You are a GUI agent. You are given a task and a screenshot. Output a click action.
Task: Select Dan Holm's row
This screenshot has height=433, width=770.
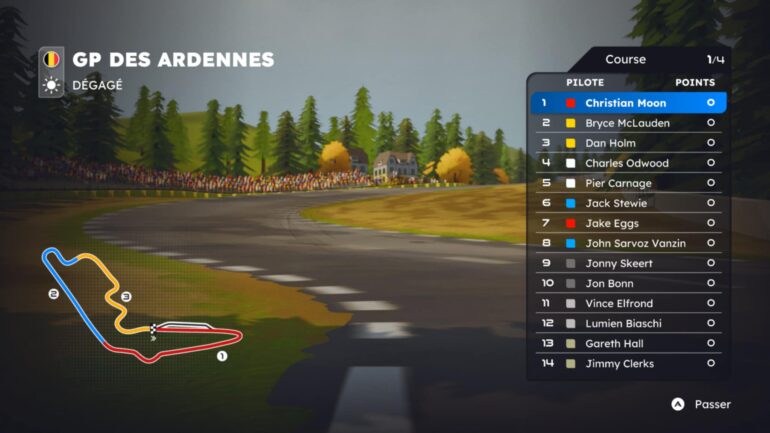(x=628, y=143)
